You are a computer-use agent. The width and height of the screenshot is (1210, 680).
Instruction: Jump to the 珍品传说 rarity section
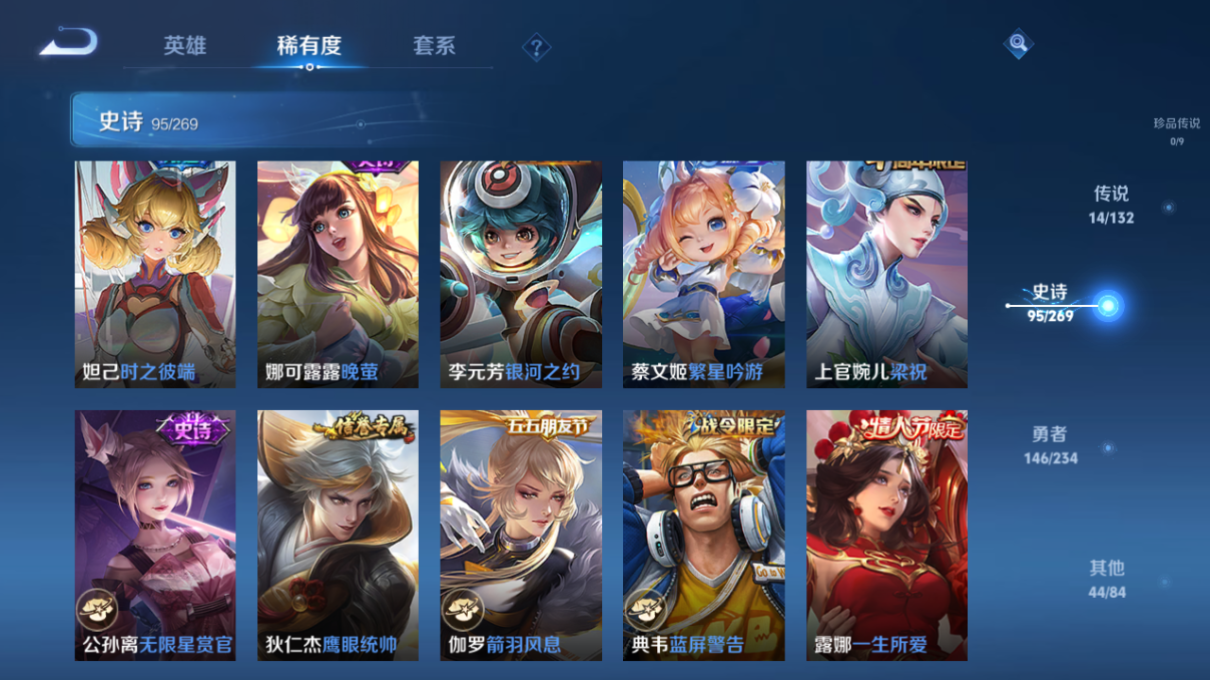click(1176, 130)
